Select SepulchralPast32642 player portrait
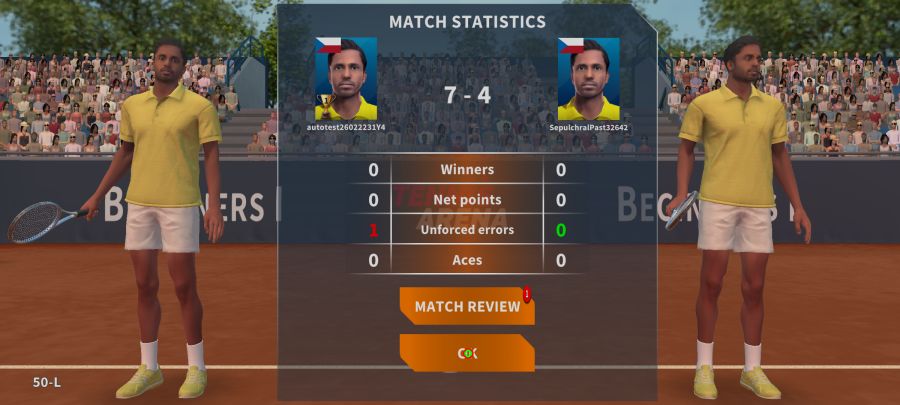 click(x=588, y=79)
